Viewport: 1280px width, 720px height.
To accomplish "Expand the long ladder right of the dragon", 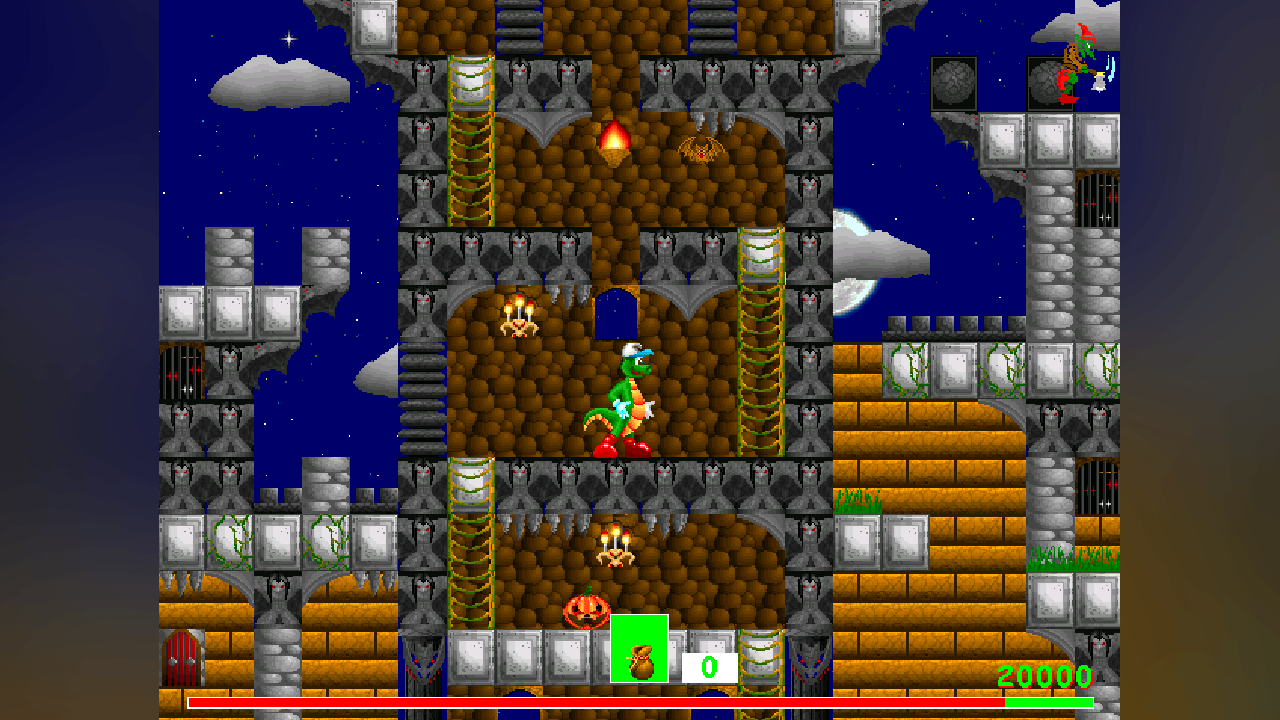I will pos(760,340).
